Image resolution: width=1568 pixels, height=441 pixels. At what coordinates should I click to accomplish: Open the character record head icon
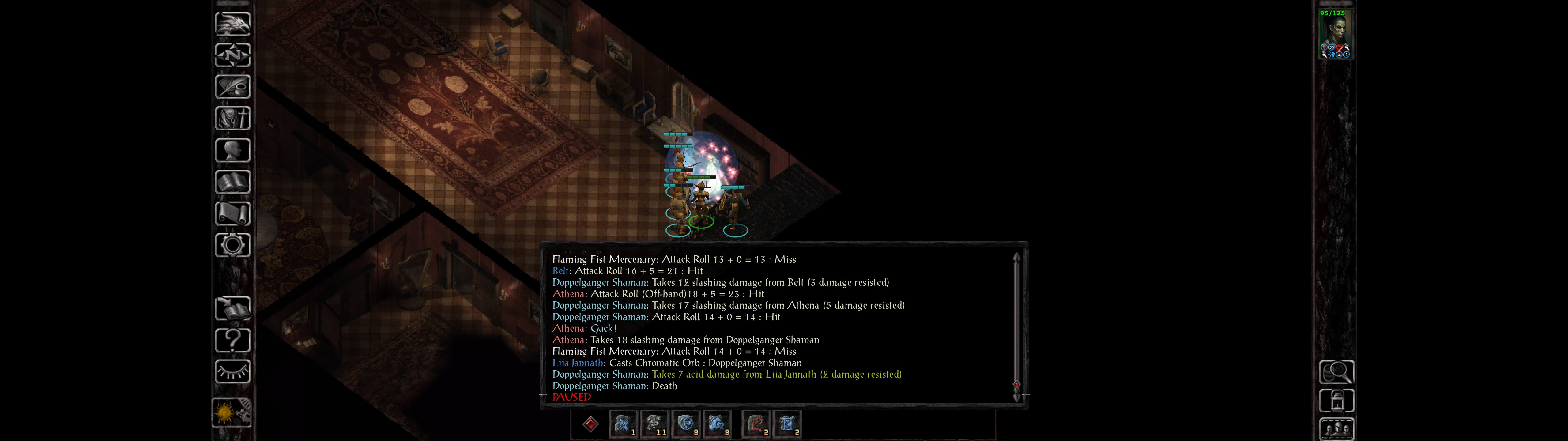[232, 150]
